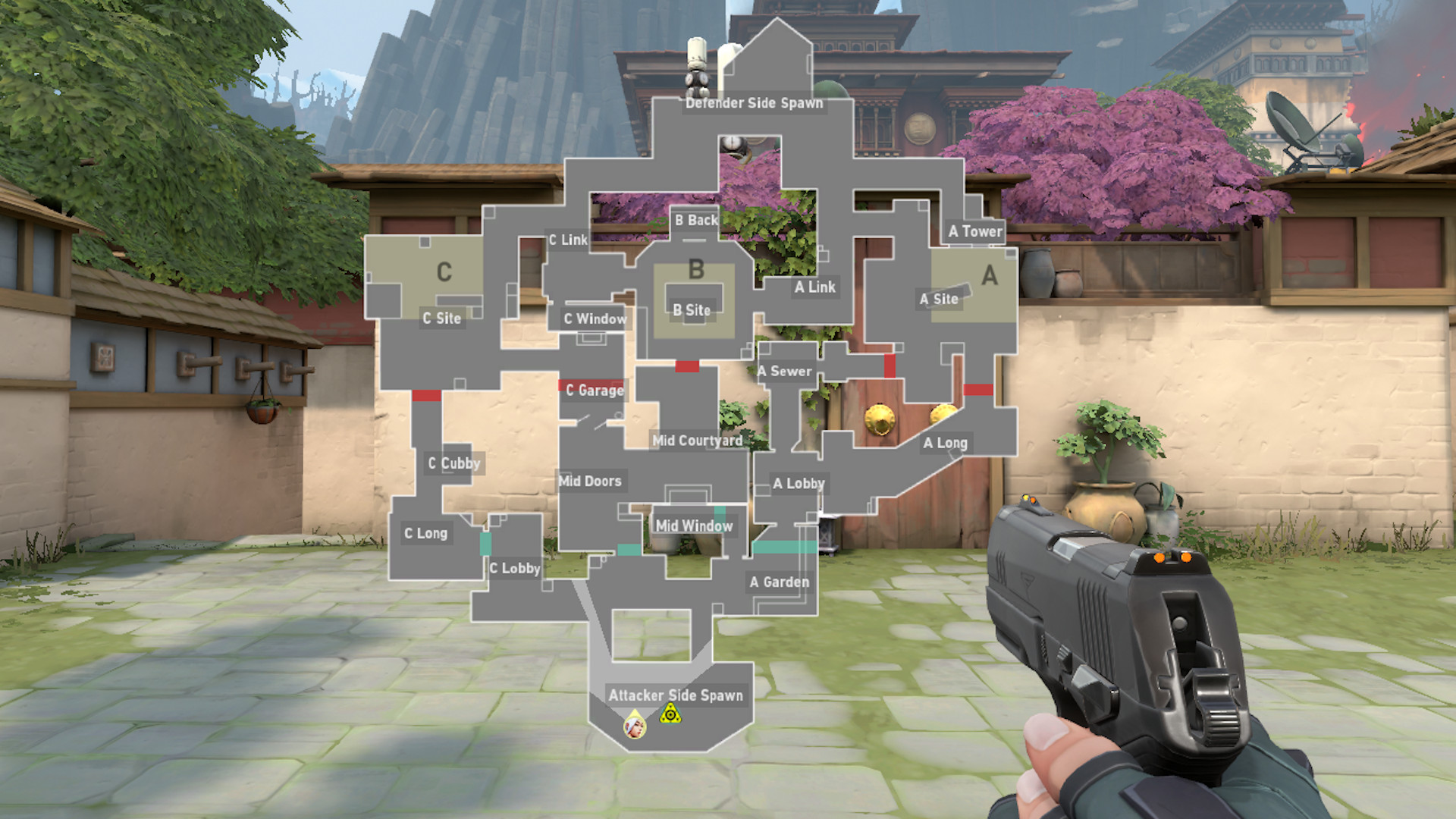The image size is (1456, 819).
Task: Click the right golden door knocker on A Long
Action: tap(943, 413)
